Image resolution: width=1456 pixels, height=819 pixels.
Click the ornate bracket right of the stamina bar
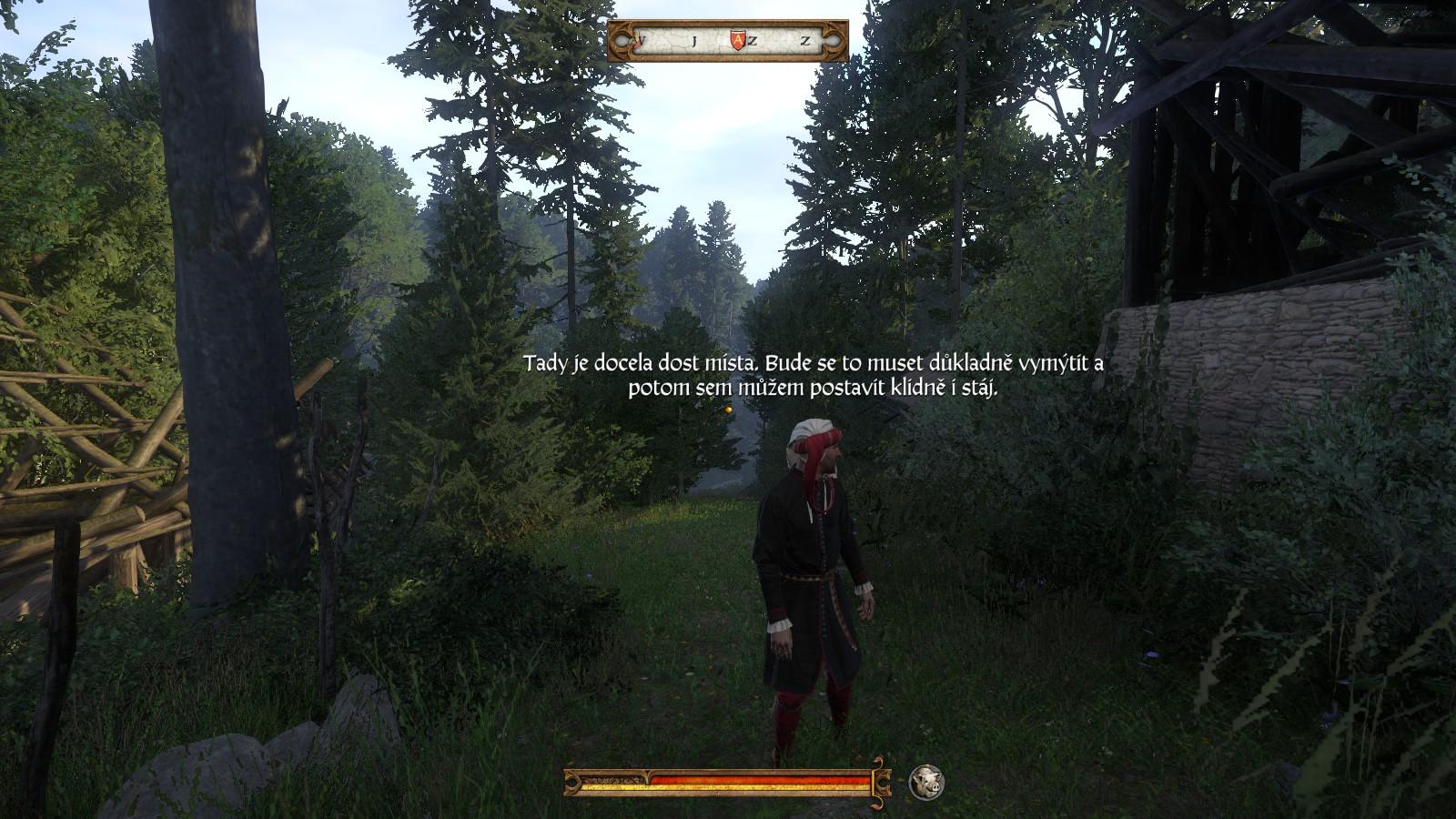point(881,780)
